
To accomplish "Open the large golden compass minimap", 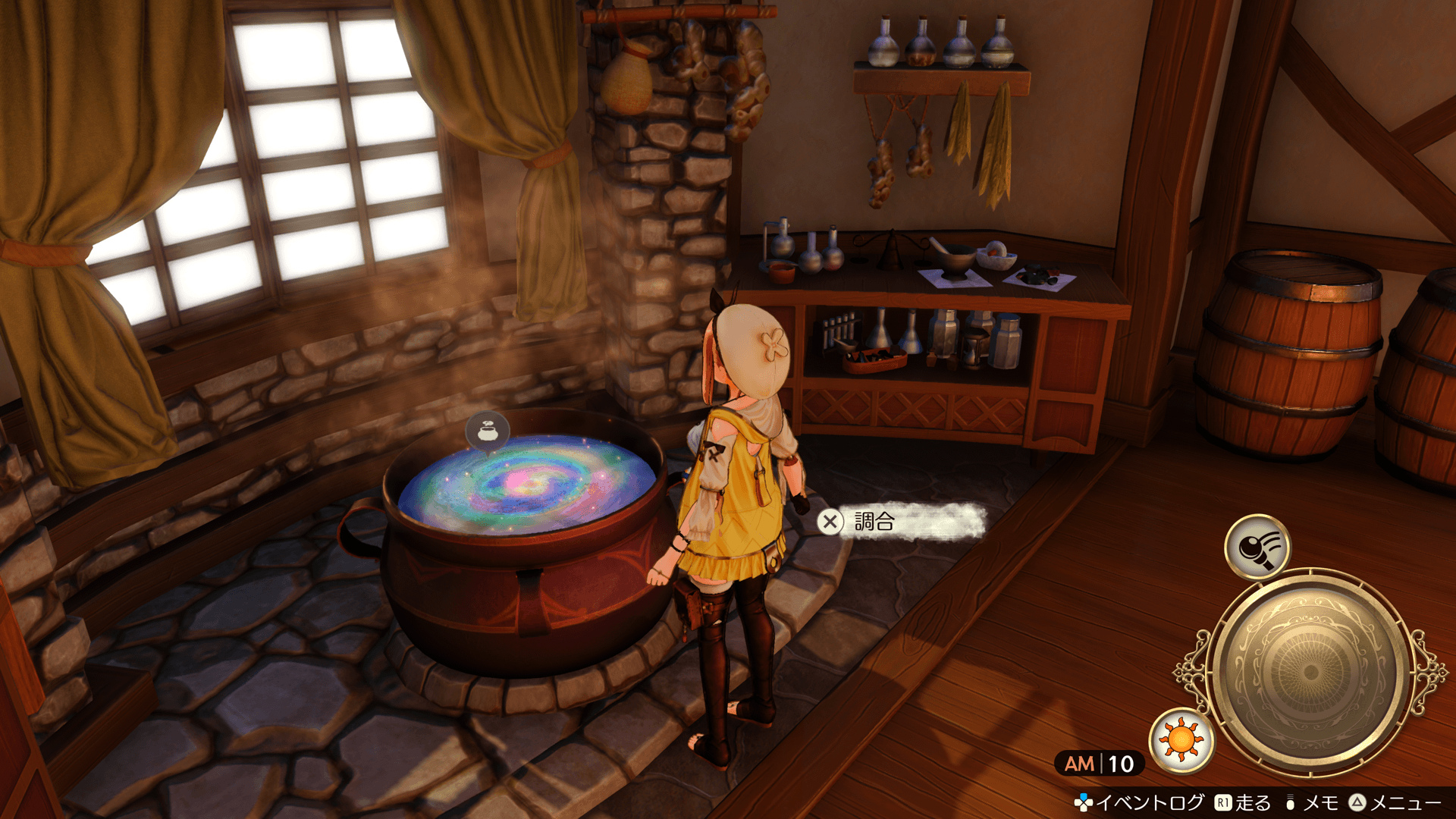I will coord(1310,672).
